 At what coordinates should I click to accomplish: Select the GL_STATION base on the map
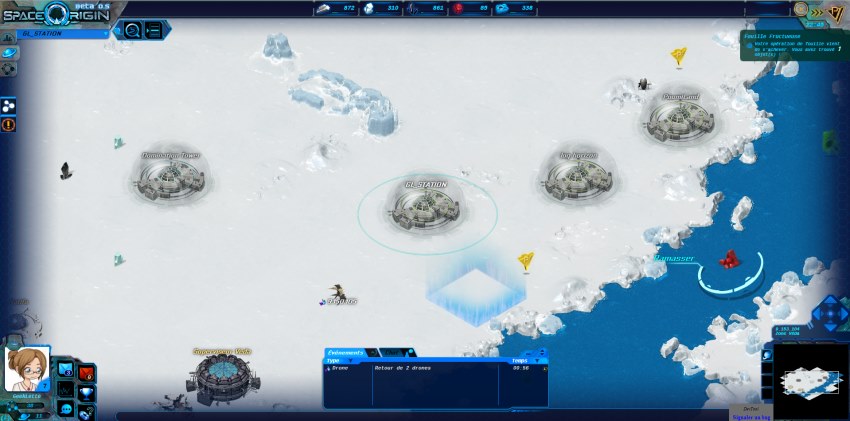pos(427,207)
